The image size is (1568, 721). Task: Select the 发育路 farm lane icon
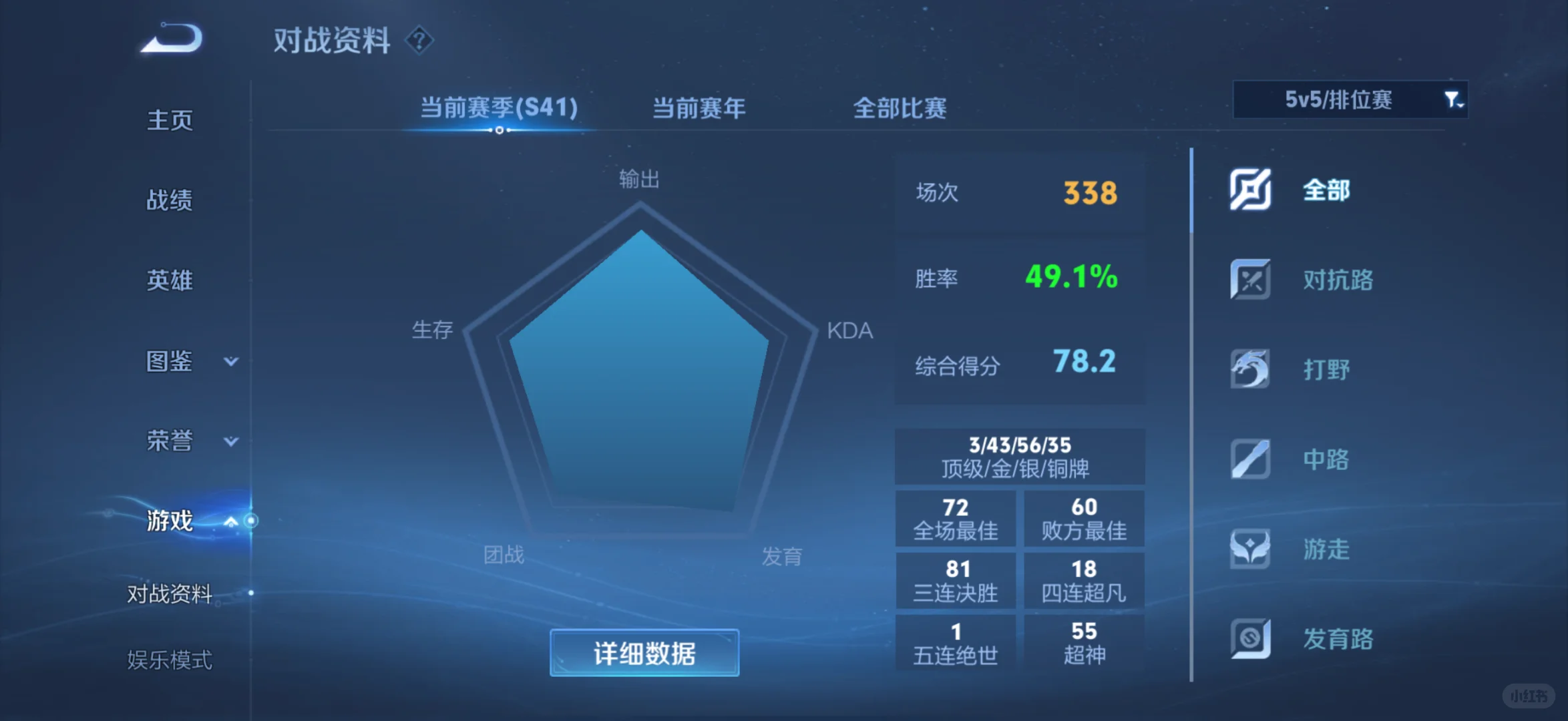(x=1251, y=639)
